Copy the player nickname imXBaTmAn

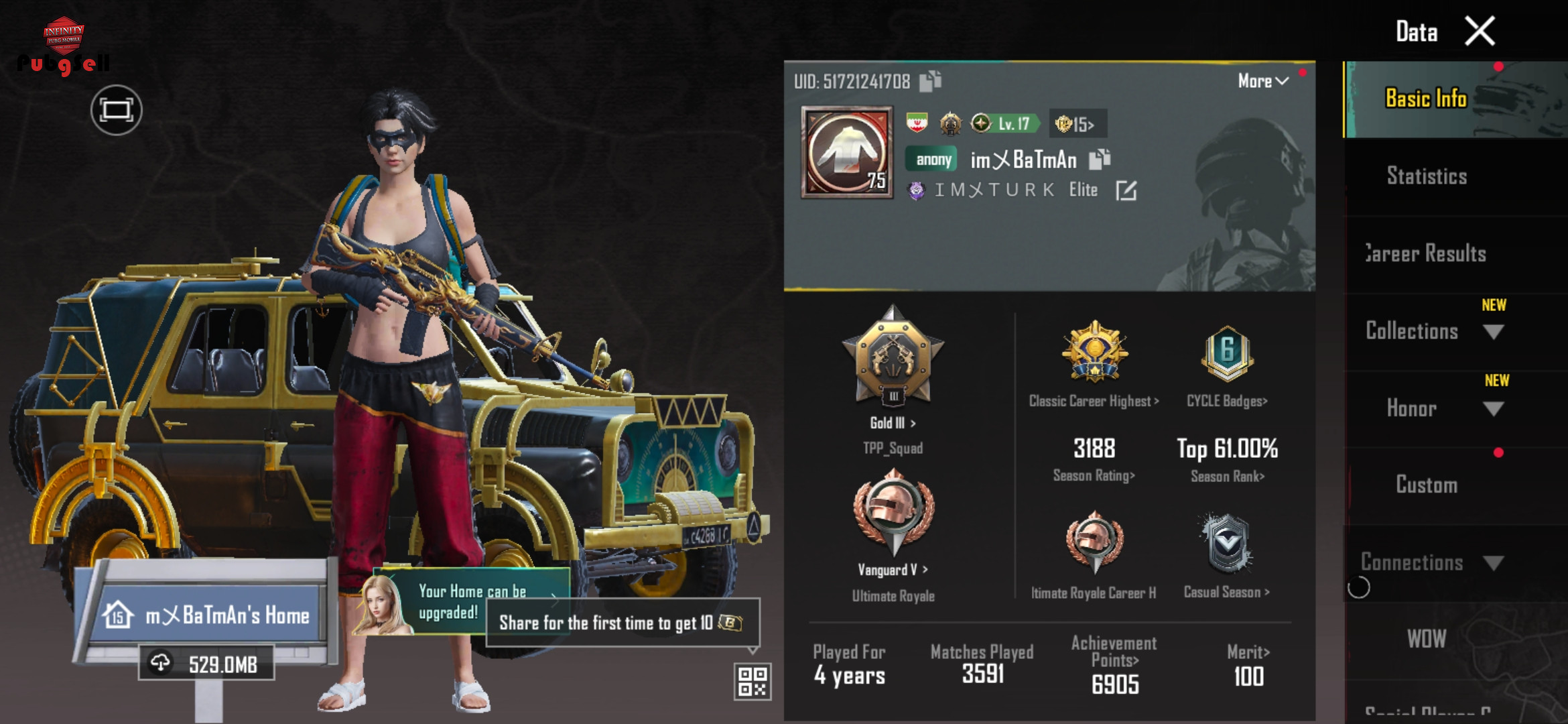[x=1100, y=160]
